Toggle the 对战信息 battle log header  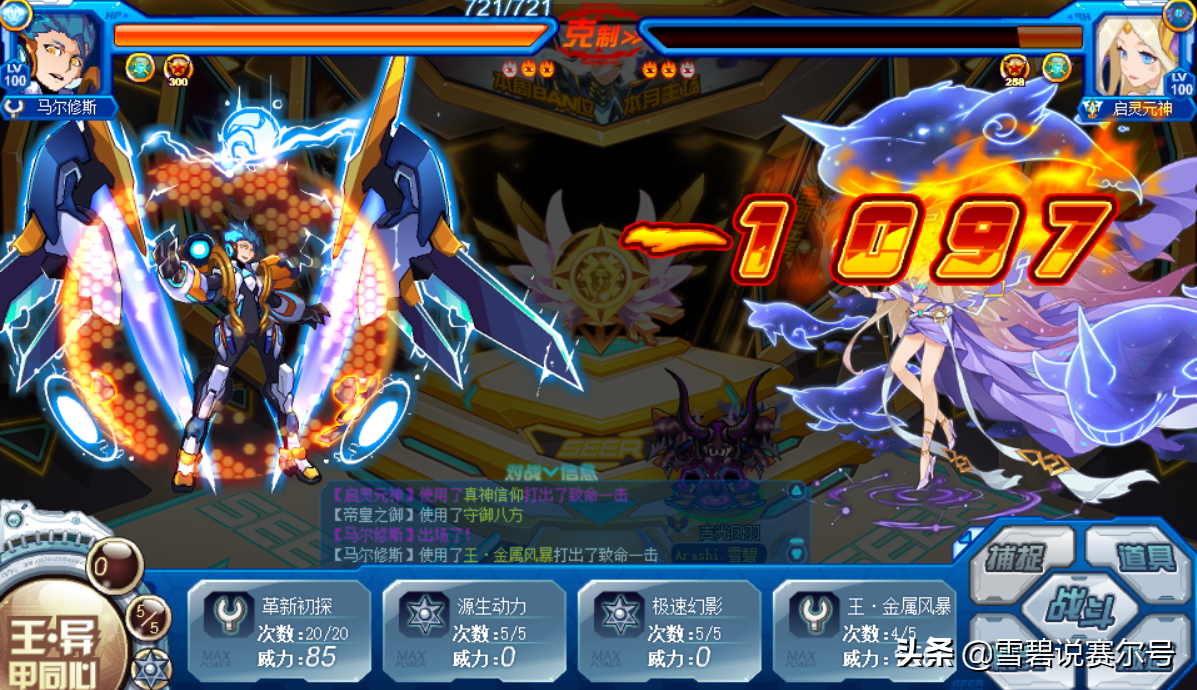(541, 470)
